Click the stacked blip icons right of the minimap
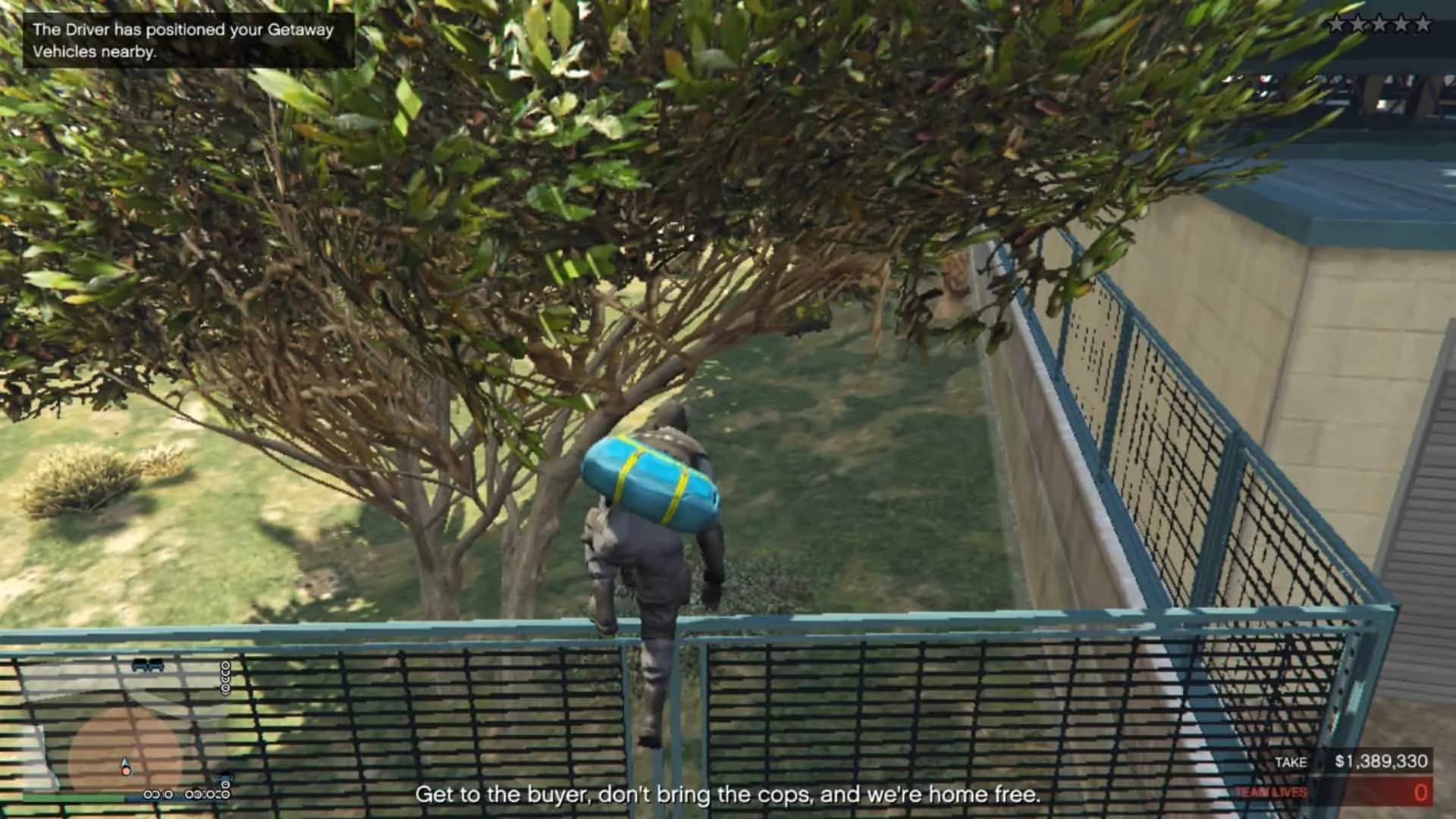The width and height of the screenshot is (1456, 819). (225, 677)
